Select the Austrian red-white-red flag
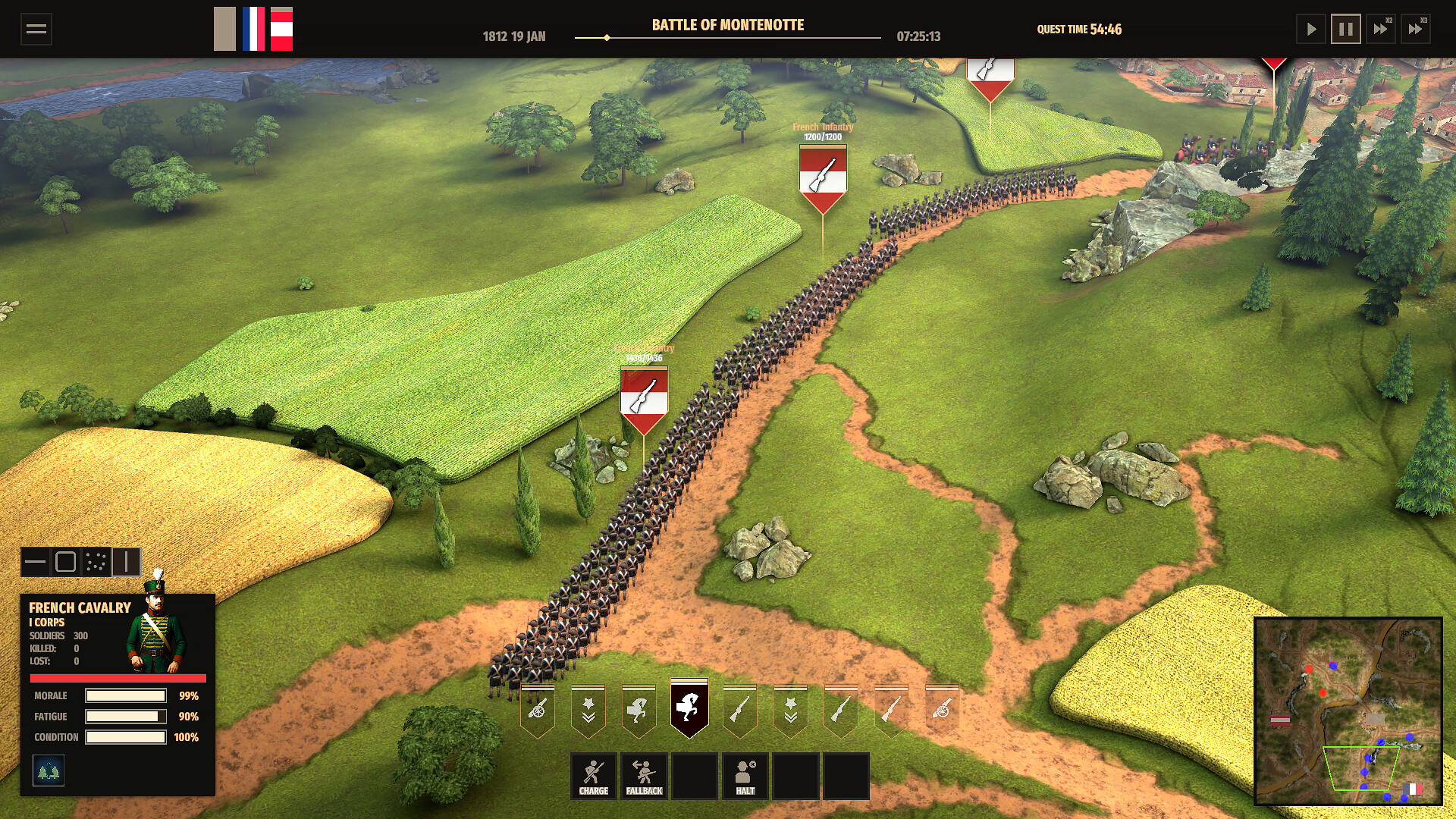 click(281, 30)
